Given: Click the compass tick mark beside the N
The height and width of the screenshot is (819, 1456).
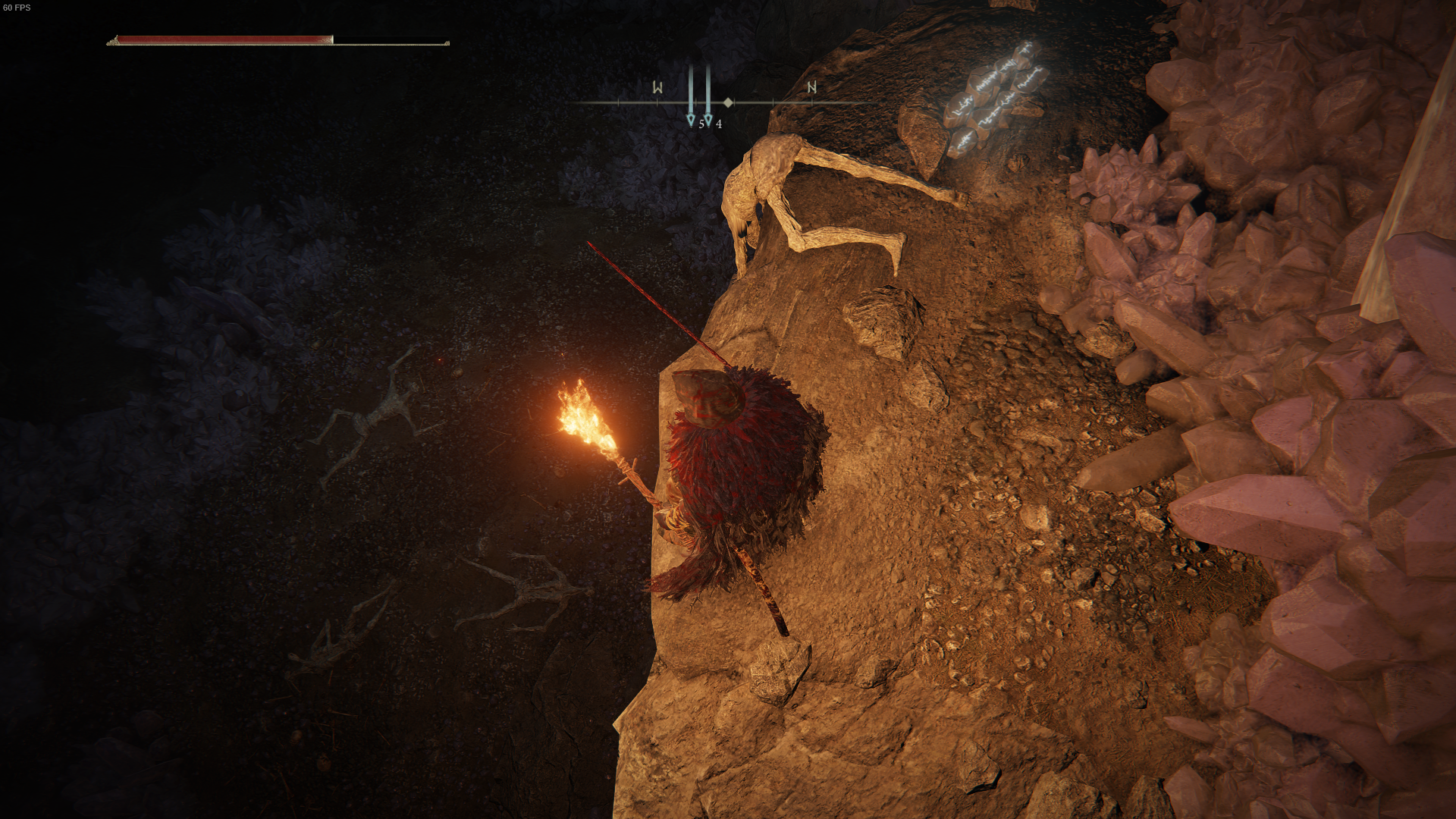Looking at the screenshot, I should (x=773, y=102).
